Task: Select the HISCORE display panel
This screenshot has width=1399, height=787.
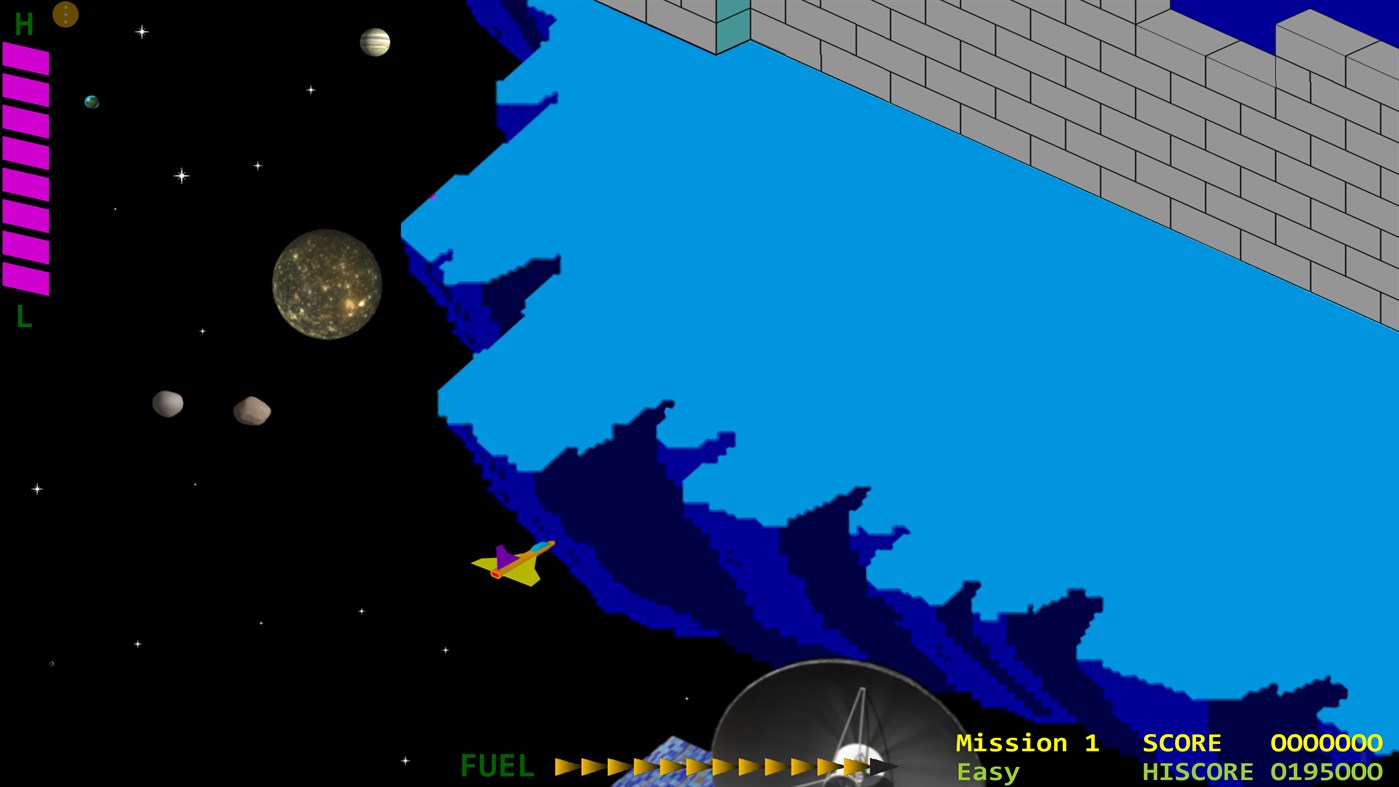Action: pyautogui.click(x=1196, y=771)
